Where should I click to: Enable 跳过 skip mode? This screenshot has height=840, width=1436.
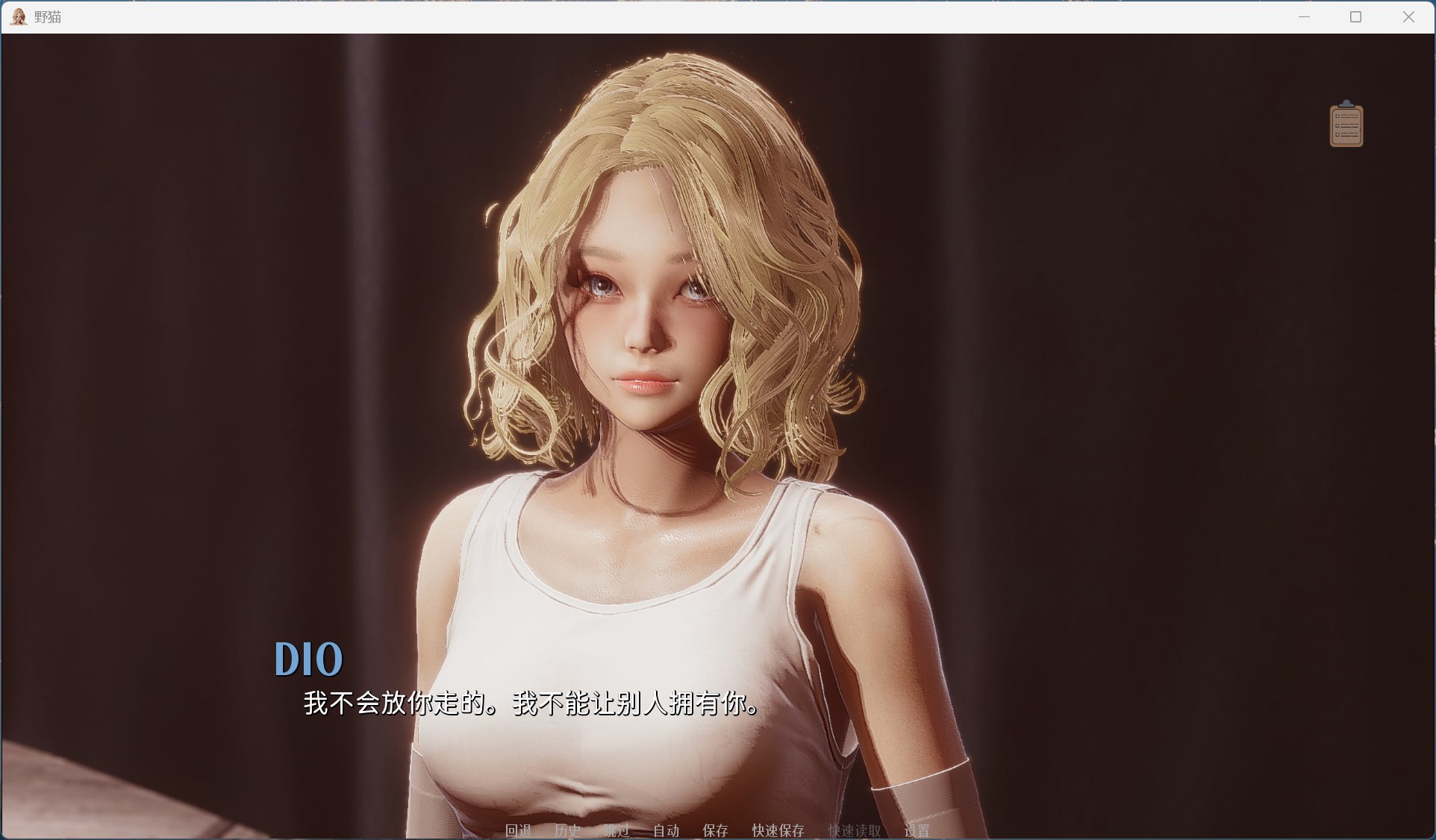(616, 830)
